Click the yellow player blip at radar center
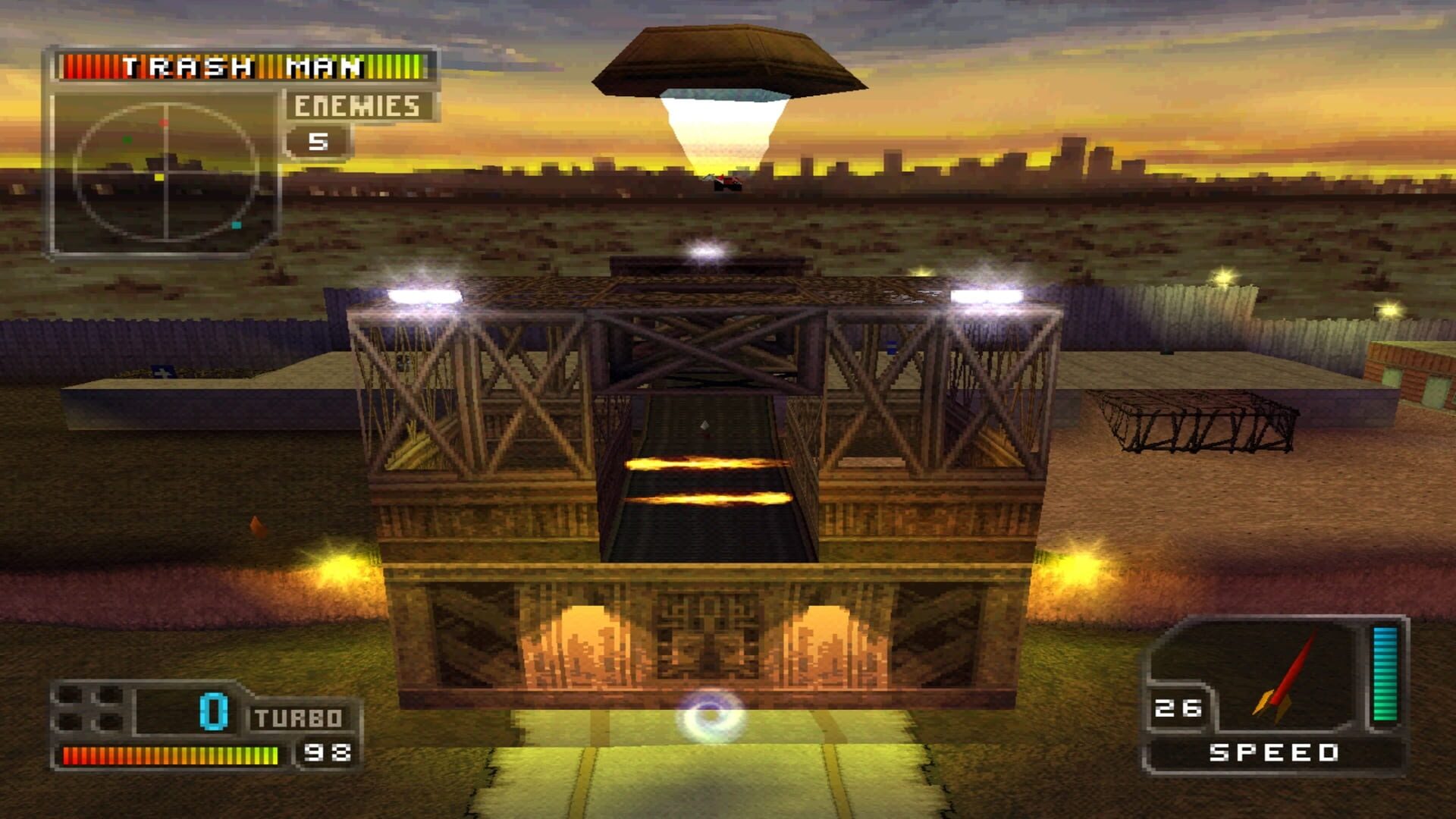 pos(158,177)
